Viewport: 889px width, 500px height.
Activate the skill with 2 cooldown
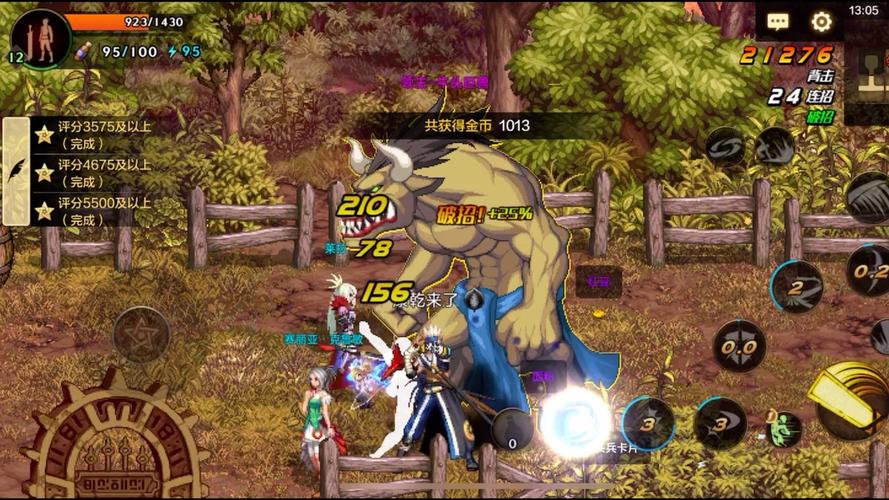click(797, 288)
